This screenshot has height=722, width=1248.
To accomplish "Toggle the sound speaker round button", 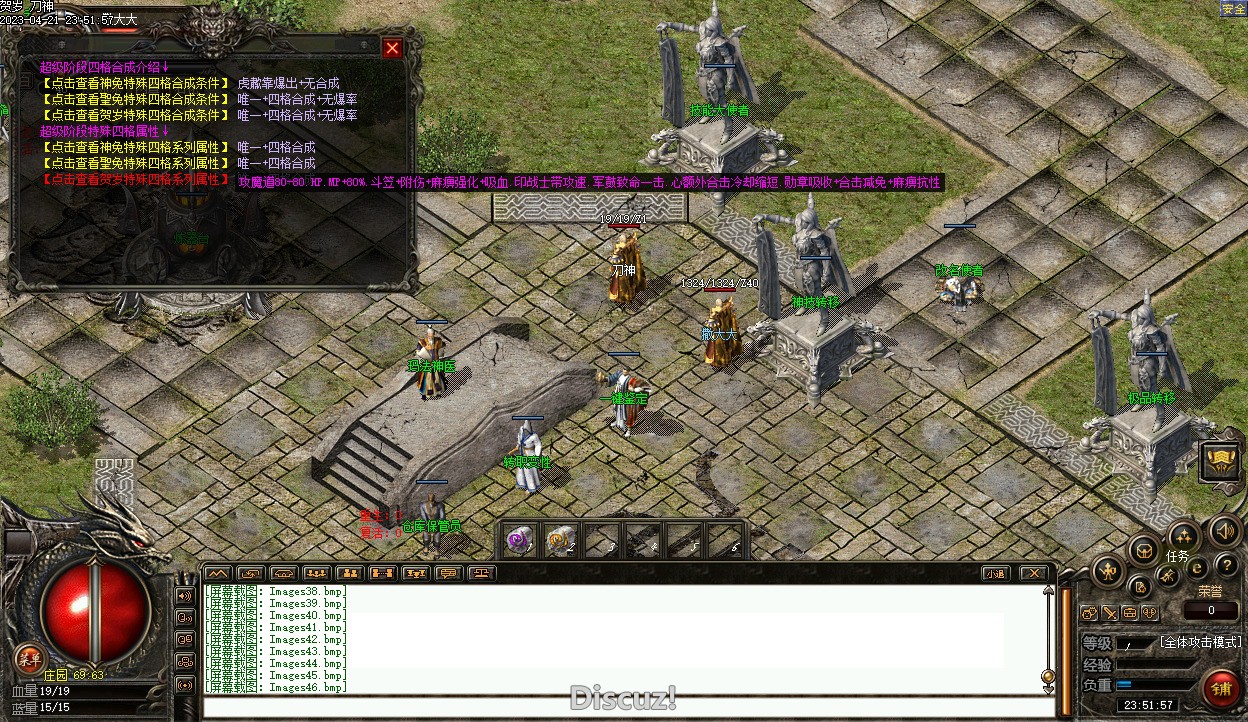I will pyautogui.click(x=1225, y=530).
